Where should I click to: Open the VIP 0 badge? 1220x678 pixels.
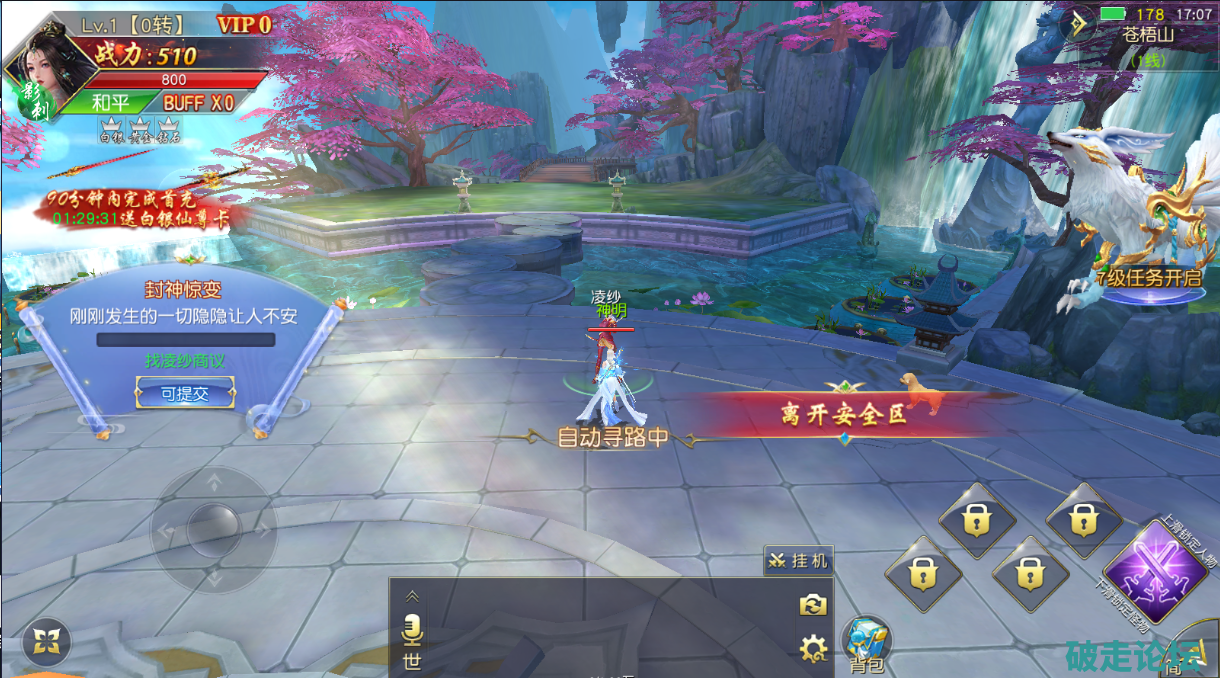click(244, 25)
